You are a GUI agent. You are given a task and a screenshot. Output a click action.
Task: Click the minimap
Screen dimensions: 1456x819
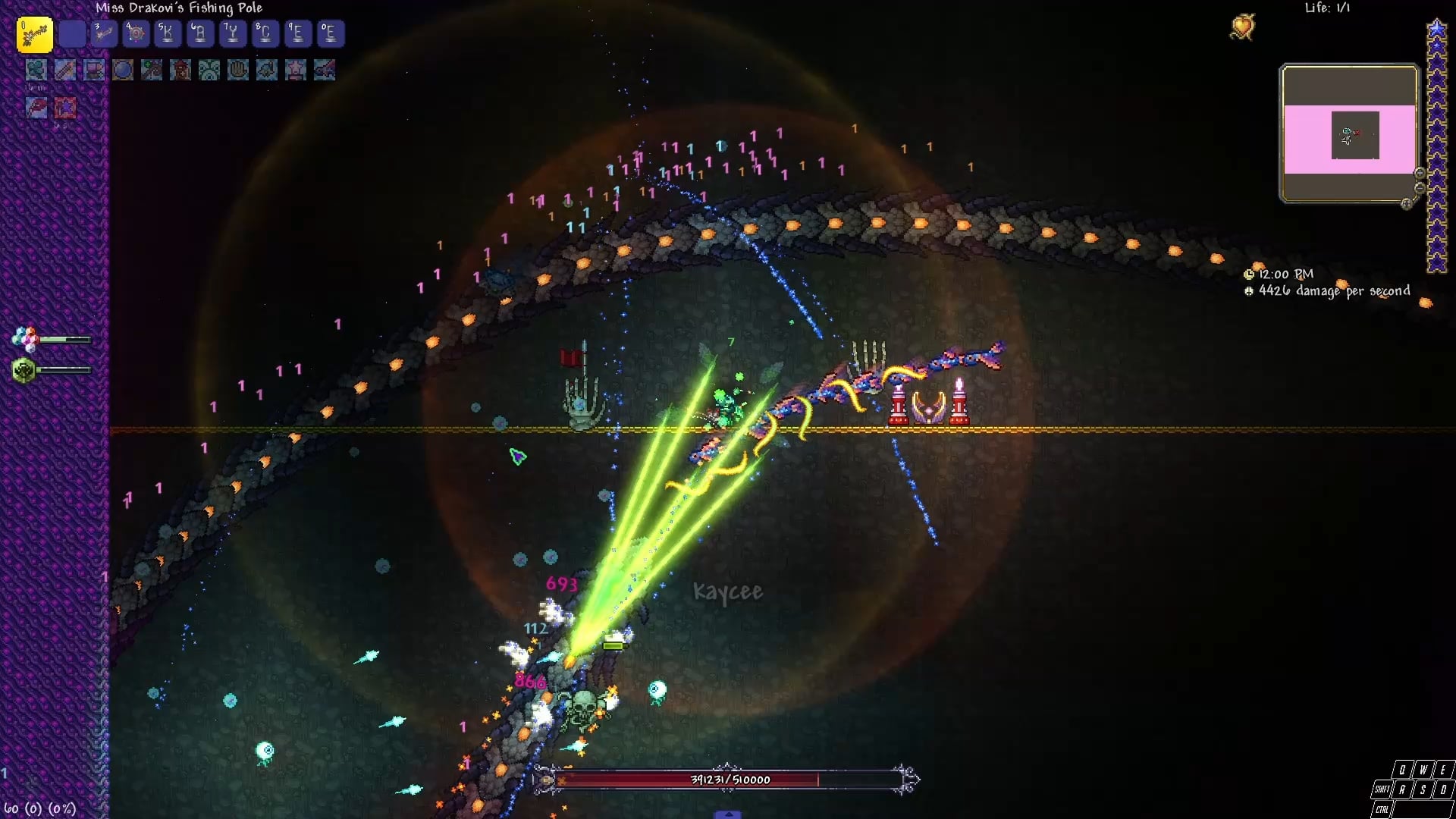[1349, 133]
